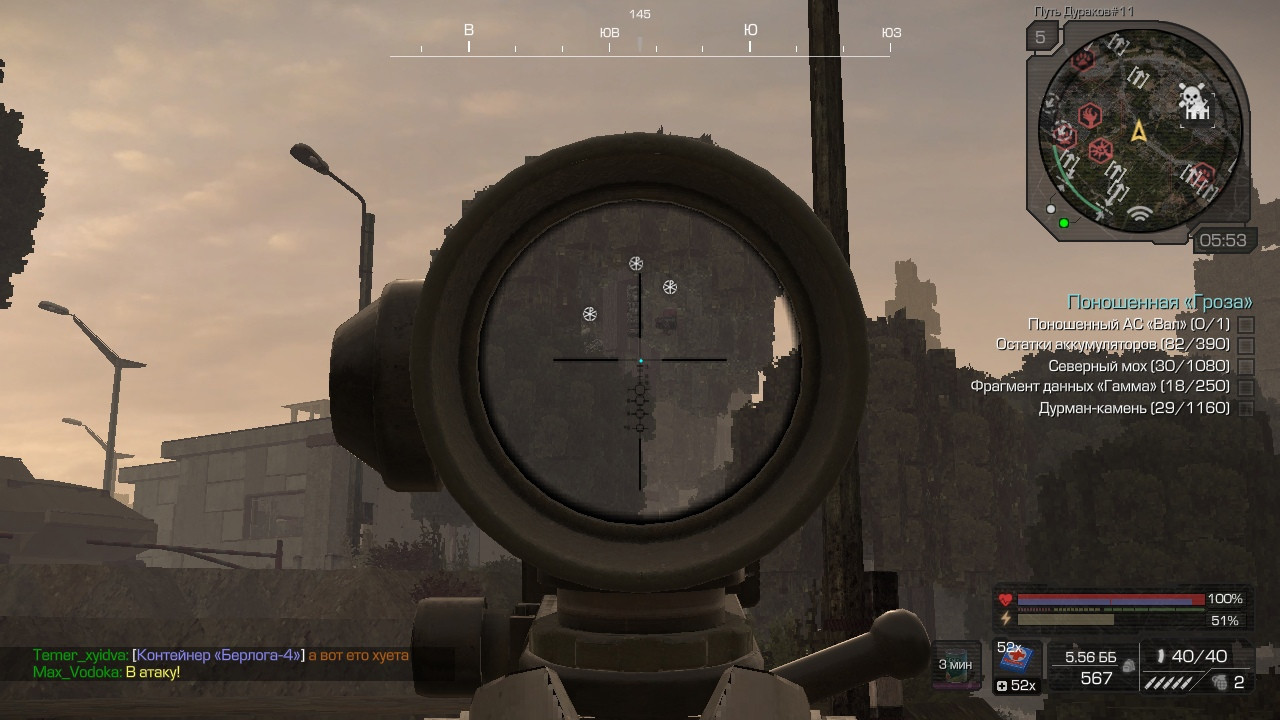Click the red paw marker on the minimap
Image resolution: width=1280 pixels, height=720 pixels.
pyautogui.click(x=1083, y=59)
